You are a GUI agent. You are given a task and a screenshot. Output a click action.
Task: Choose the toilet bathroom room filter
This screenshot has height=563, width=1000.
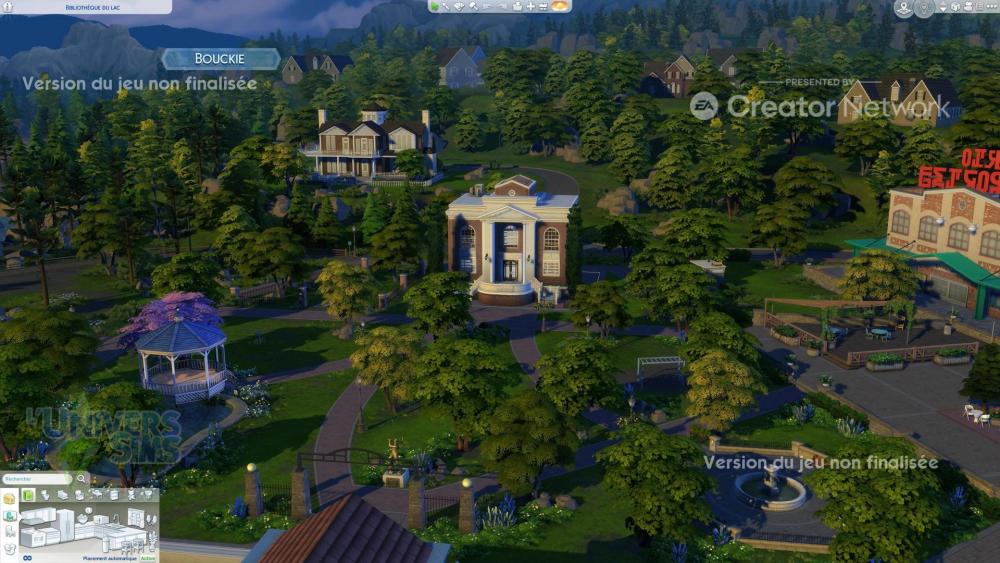click(46, 494)
